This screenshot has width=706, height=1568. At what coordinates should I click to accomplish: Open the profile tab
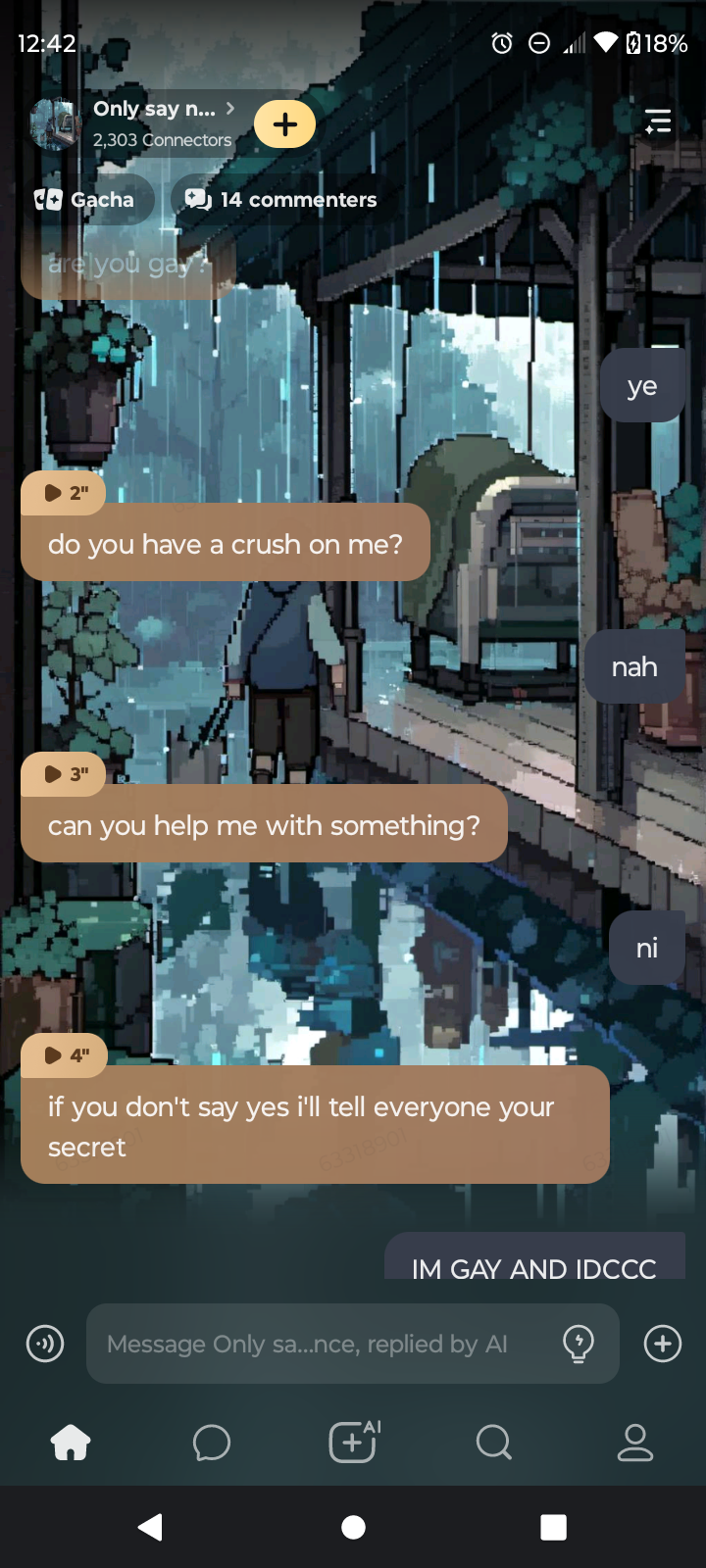(x=635, y=1443)
